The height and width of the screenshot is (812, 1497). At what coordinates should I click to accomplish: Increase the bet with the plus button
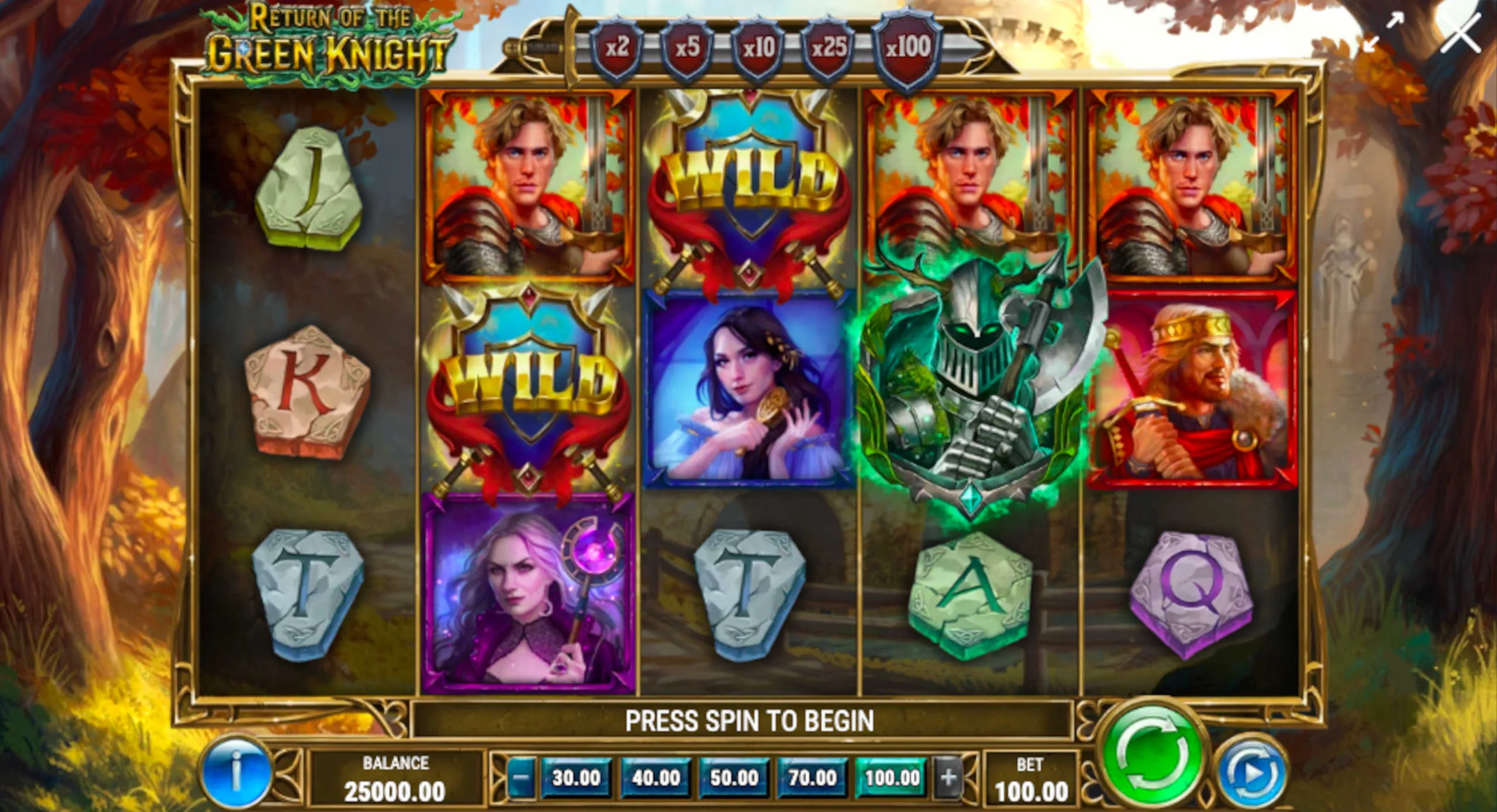pos(948,778)
